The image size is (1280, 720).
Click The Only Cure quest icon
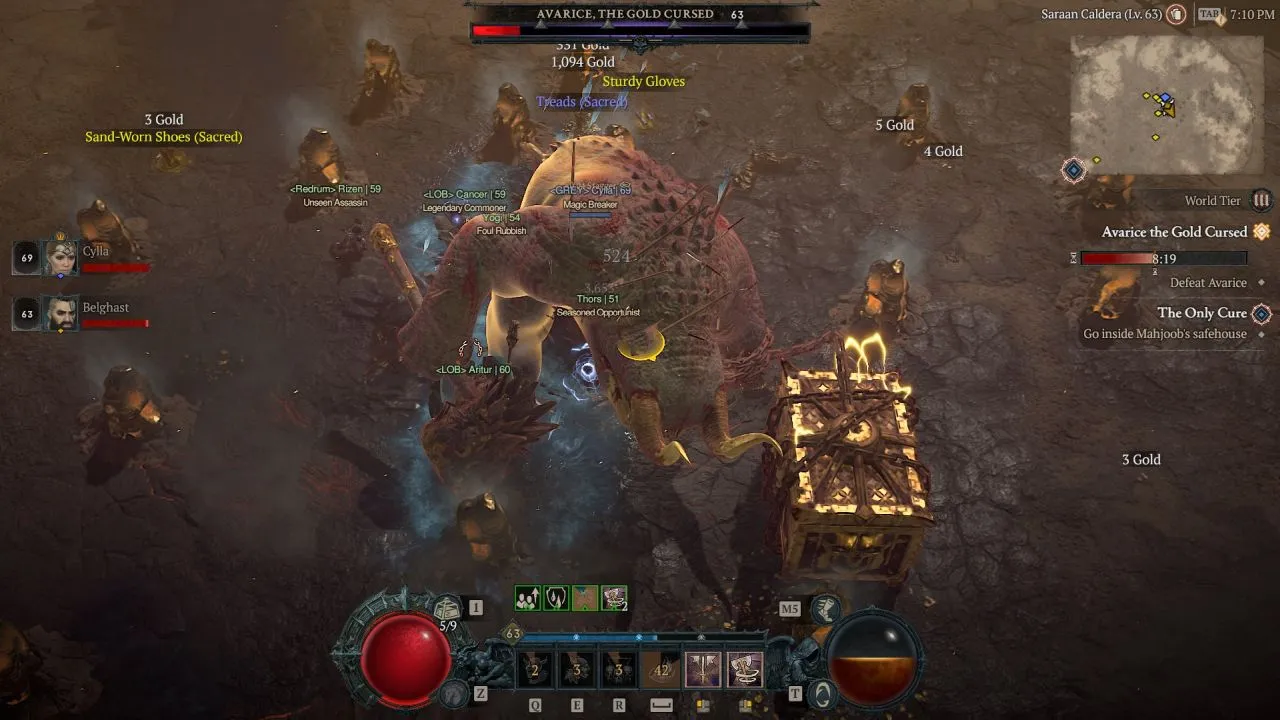[1262, 313]
